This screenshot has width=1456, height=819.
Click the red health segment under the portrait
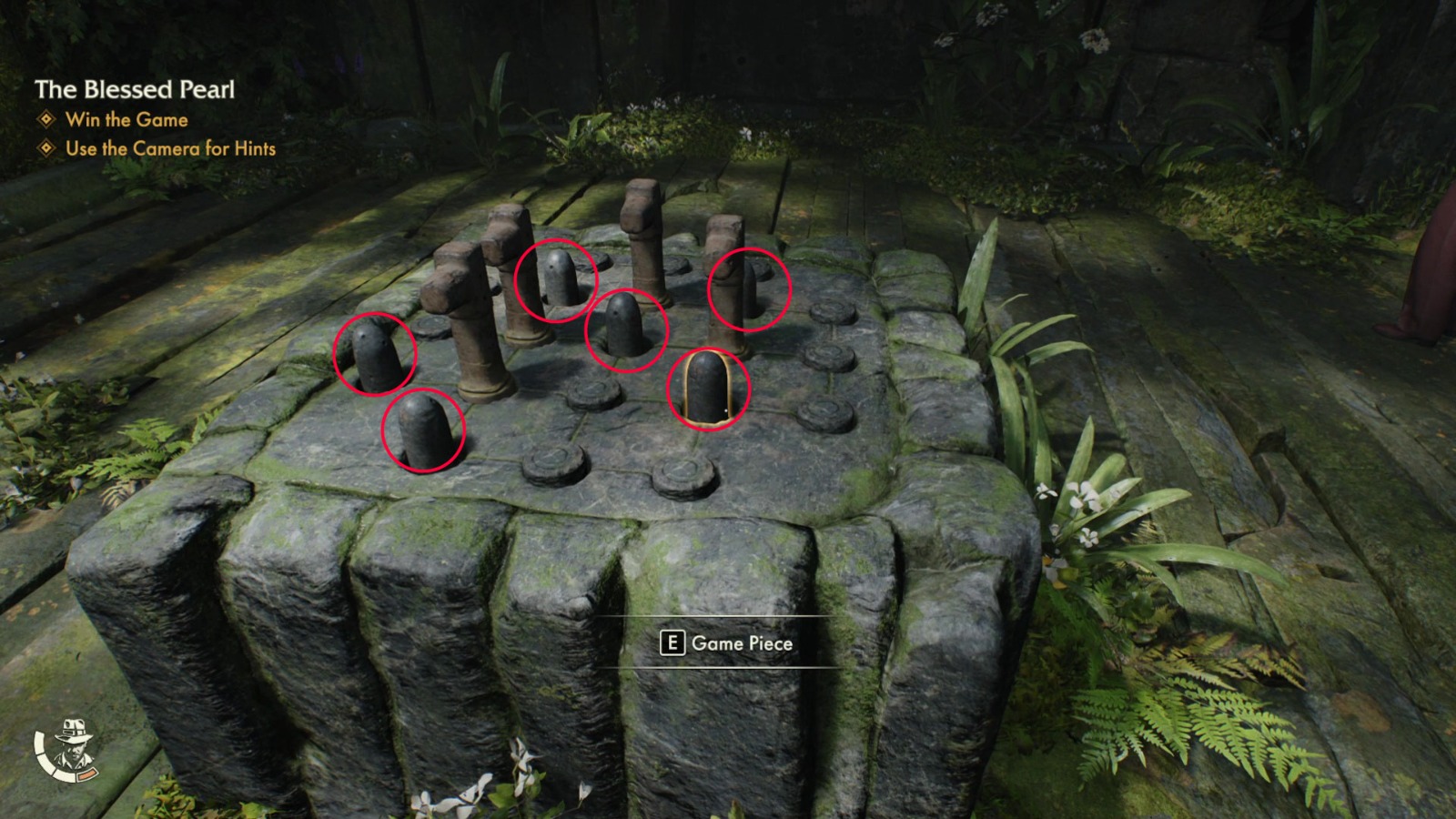click(x=89, y=775)
